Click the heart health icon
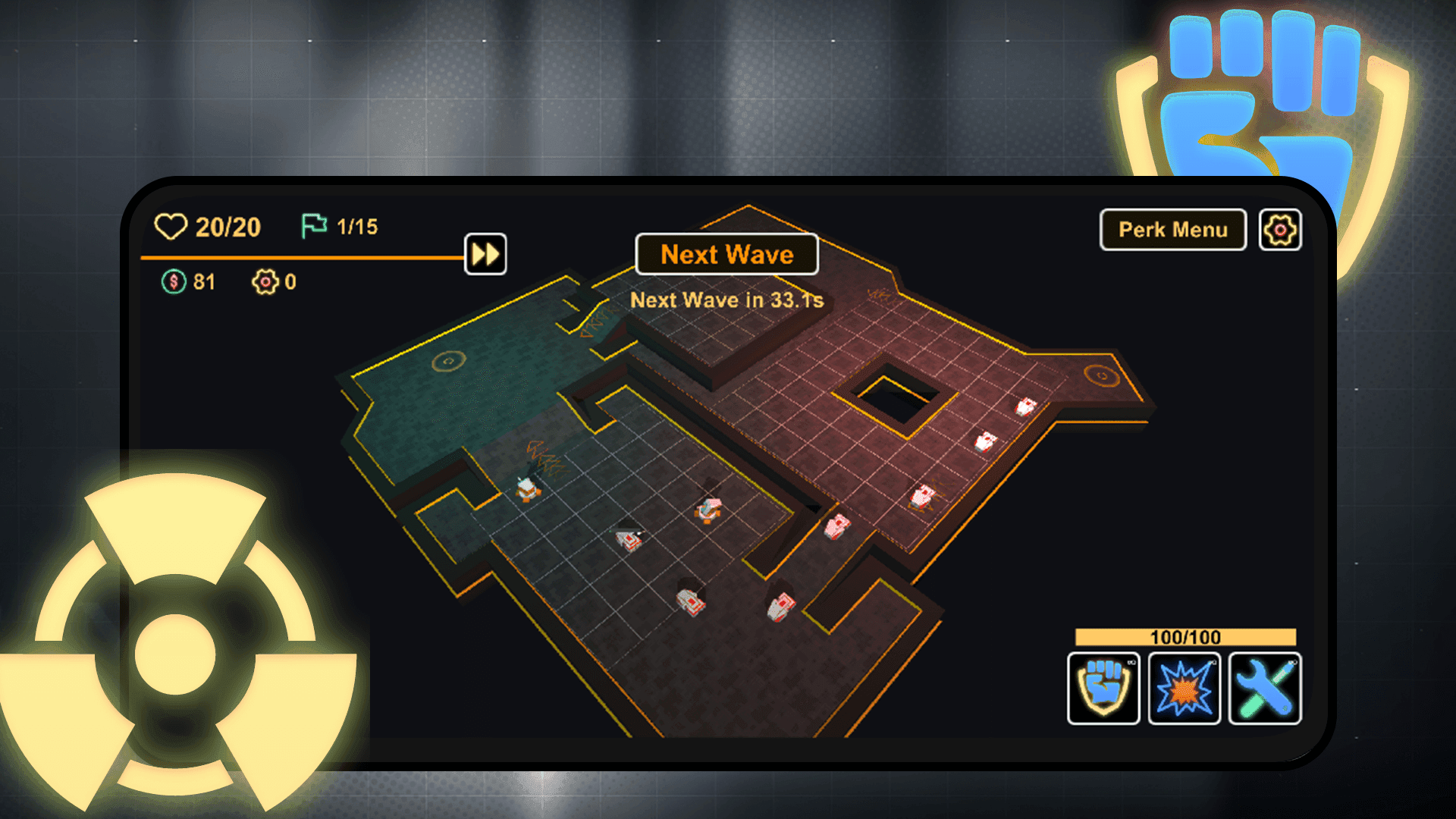 [x=171, y=225]
